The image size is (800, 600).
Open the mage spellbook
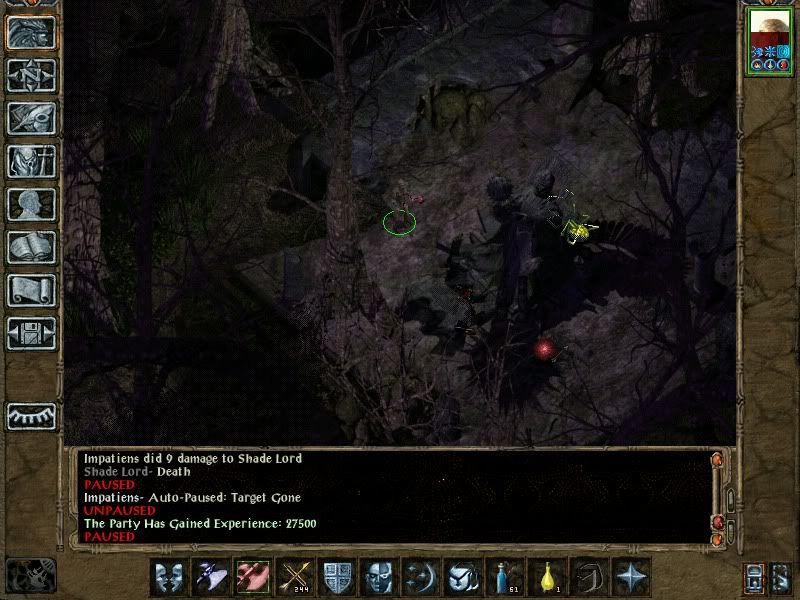pyautogui.click(x=30, y=247)
